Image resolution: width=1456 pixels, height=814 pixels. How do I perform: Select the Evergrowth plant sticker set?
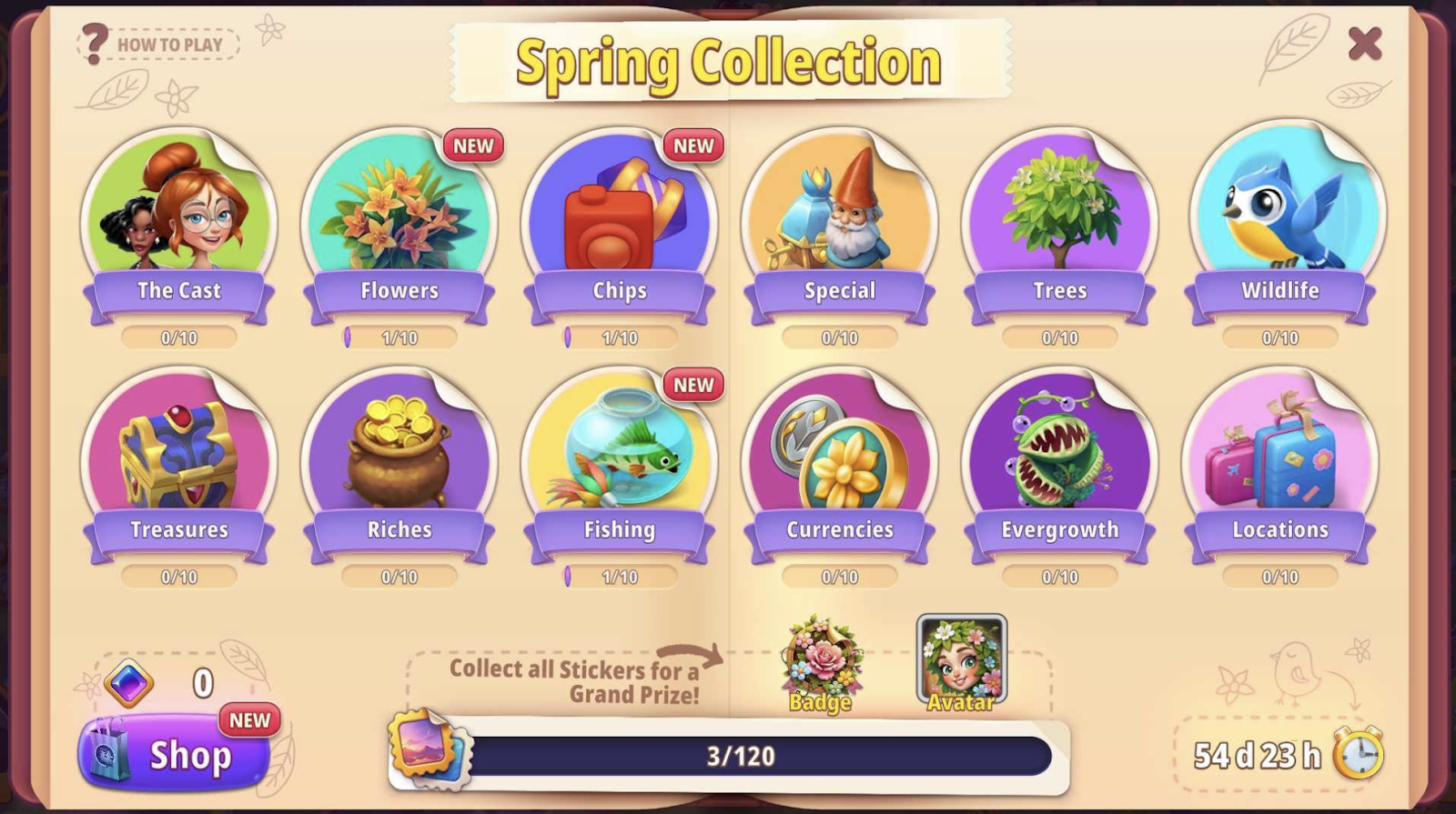pos(1060,459)
